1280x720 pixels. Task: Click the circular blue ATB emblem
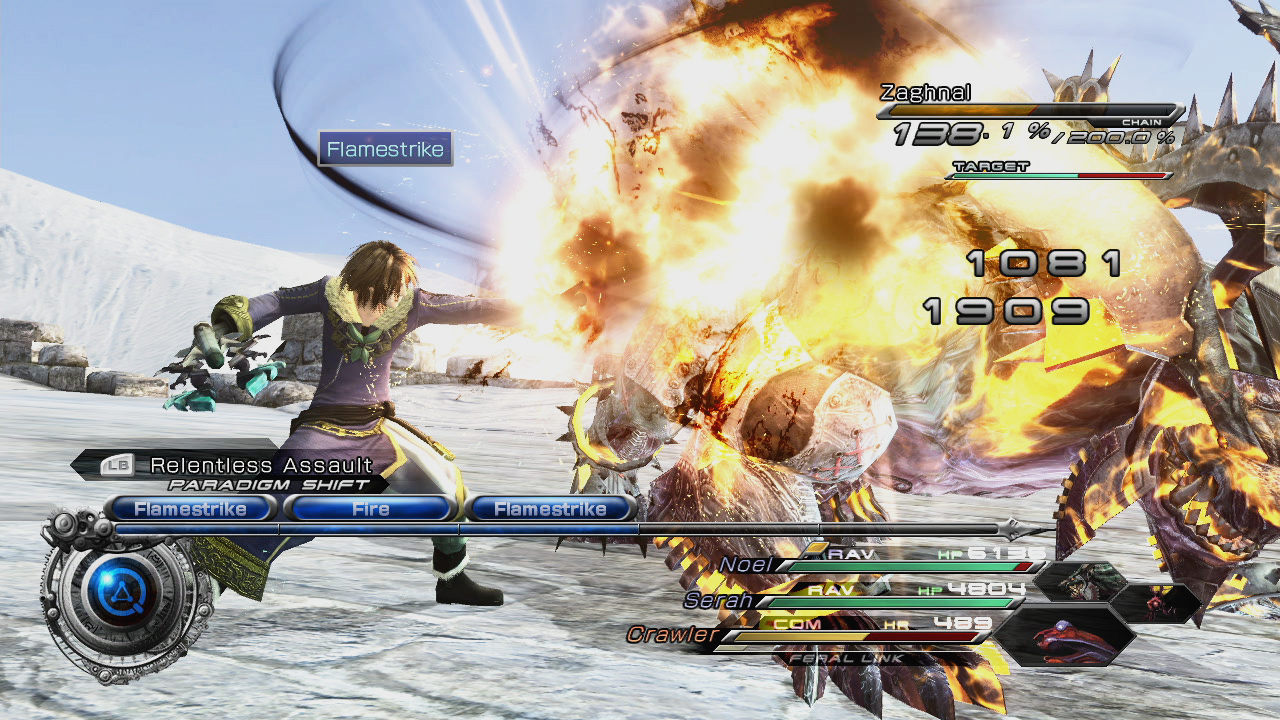[122, 595]
